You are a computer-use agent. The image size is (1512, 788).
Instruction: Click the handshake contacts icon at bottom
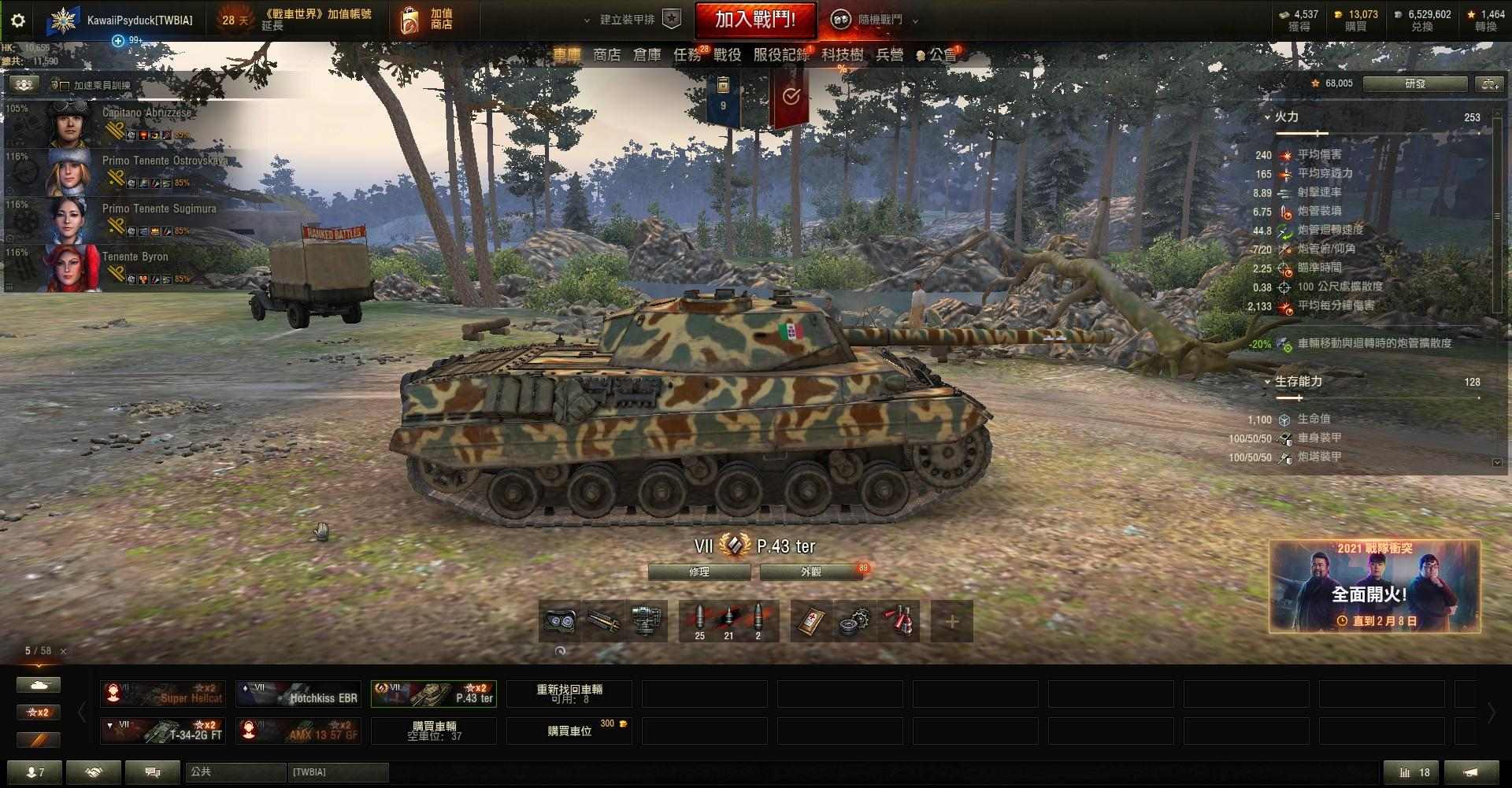click(x=93, y=772)
